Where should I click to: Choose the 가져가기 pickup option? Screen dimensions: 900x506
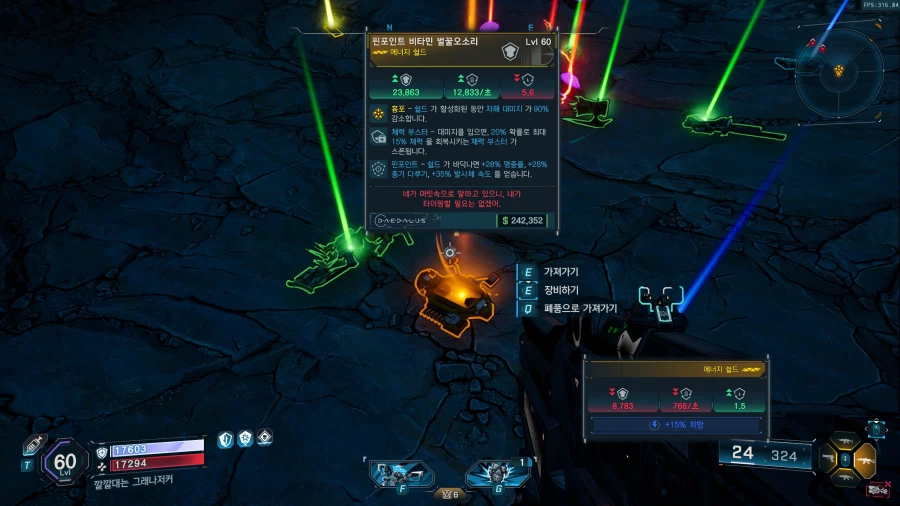click(560, 271)
